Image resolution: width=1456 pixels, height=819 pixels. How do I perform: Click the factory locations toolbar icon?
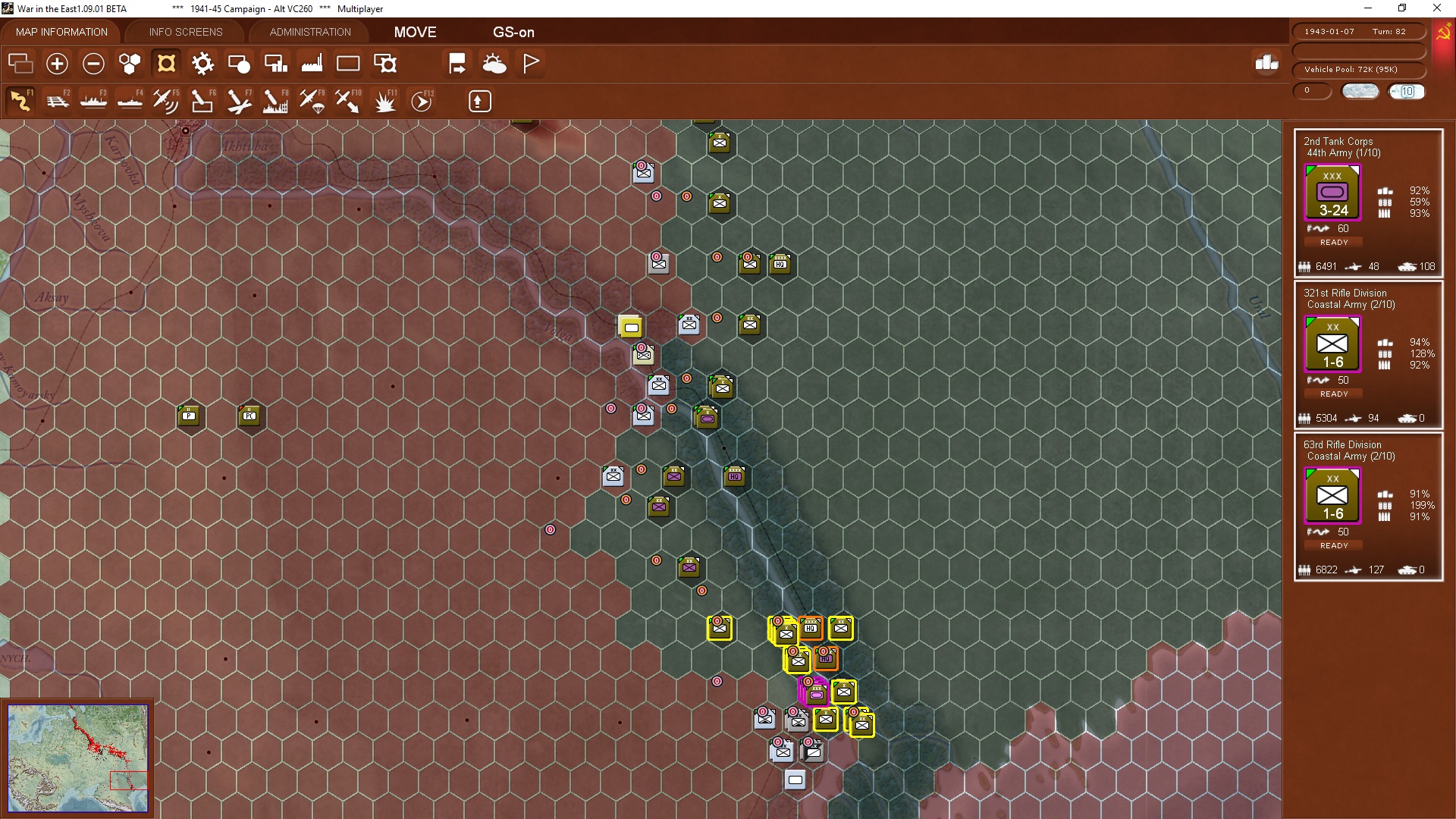click(x=312, y=64)
